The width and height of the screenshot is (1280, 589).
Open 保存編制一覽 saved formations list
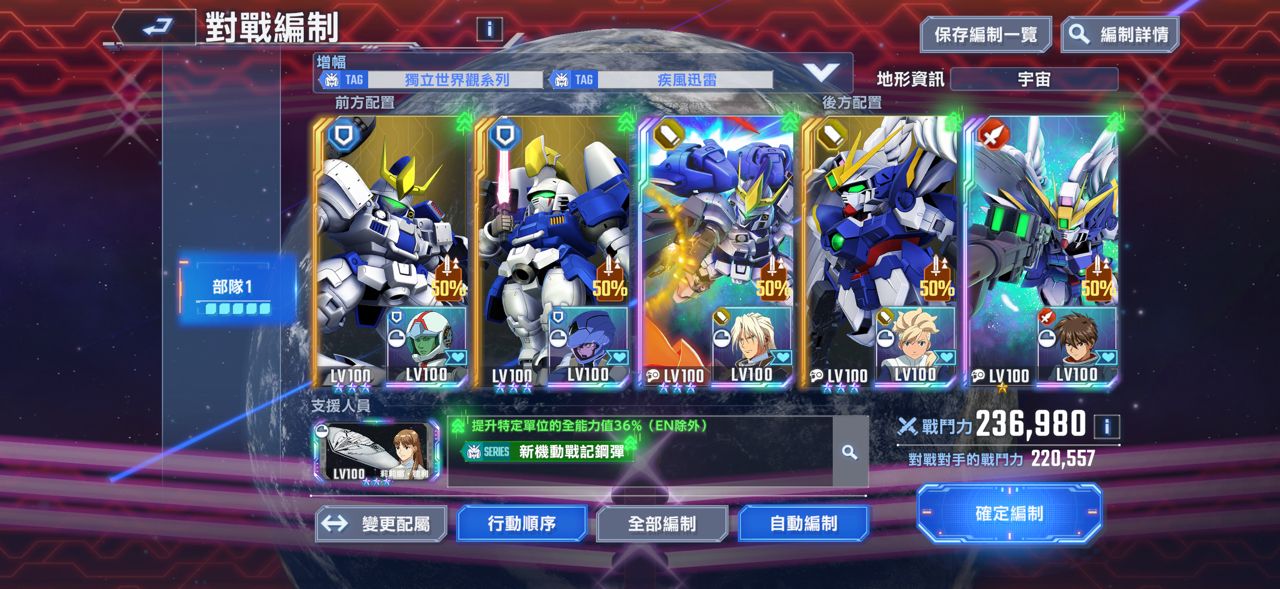(x=985, y=34)
